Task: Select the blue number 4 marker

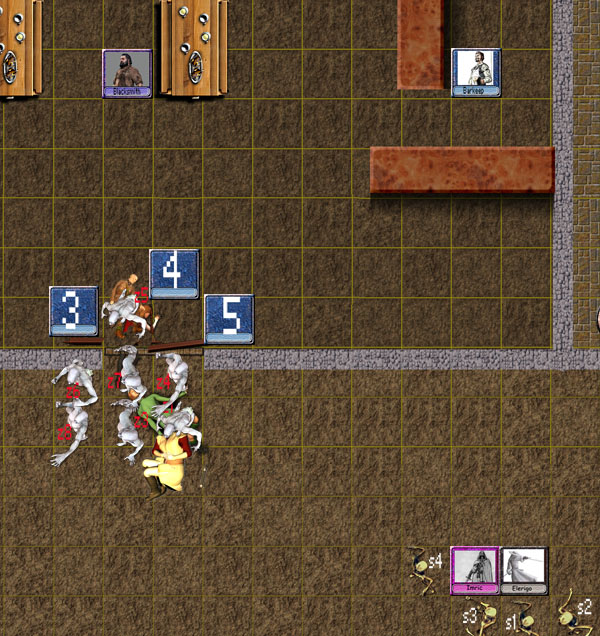Action: point(173,273)
